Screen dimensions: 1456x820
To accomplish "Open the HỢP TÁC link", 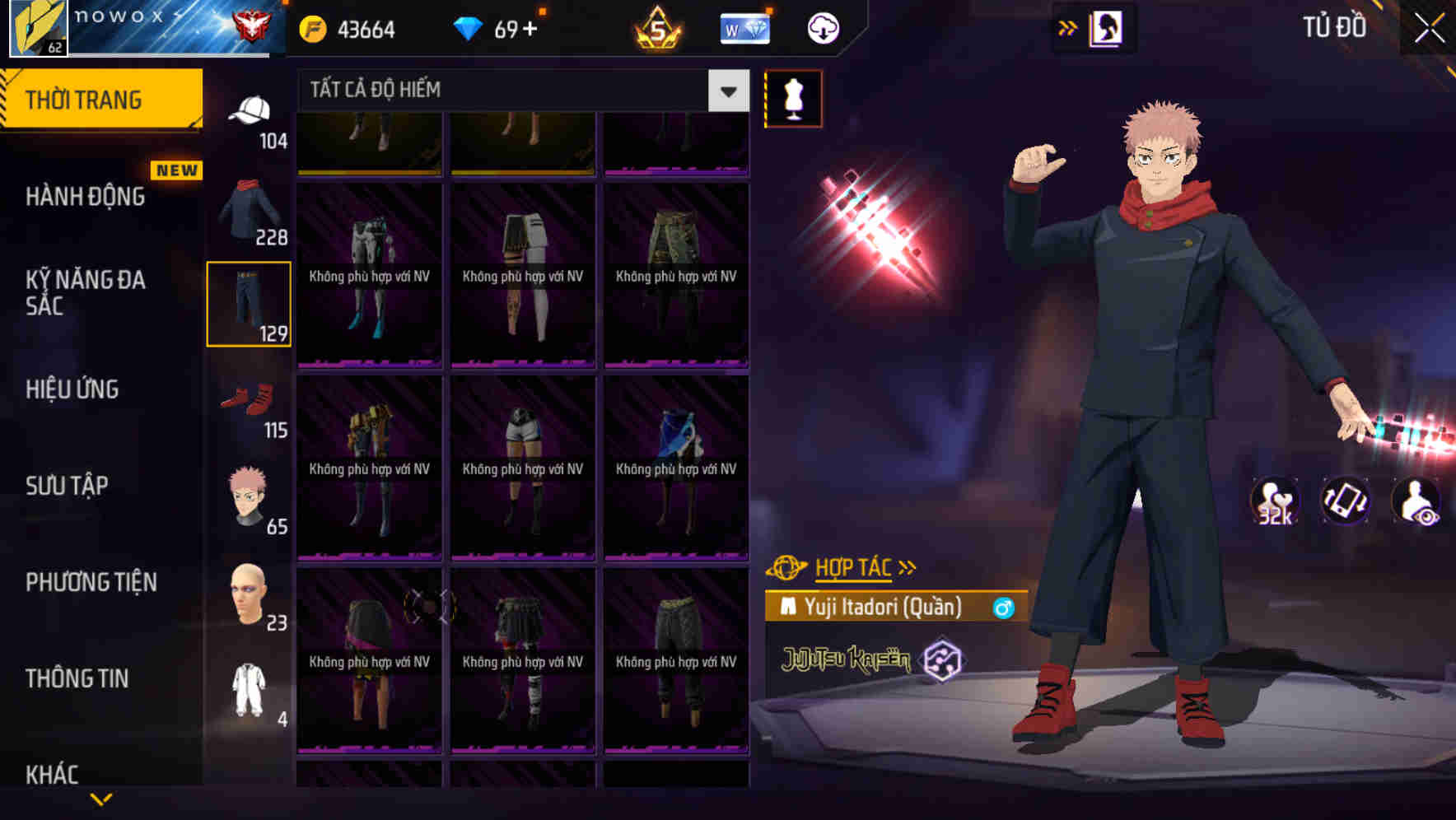I will click(x=853, y=566).
